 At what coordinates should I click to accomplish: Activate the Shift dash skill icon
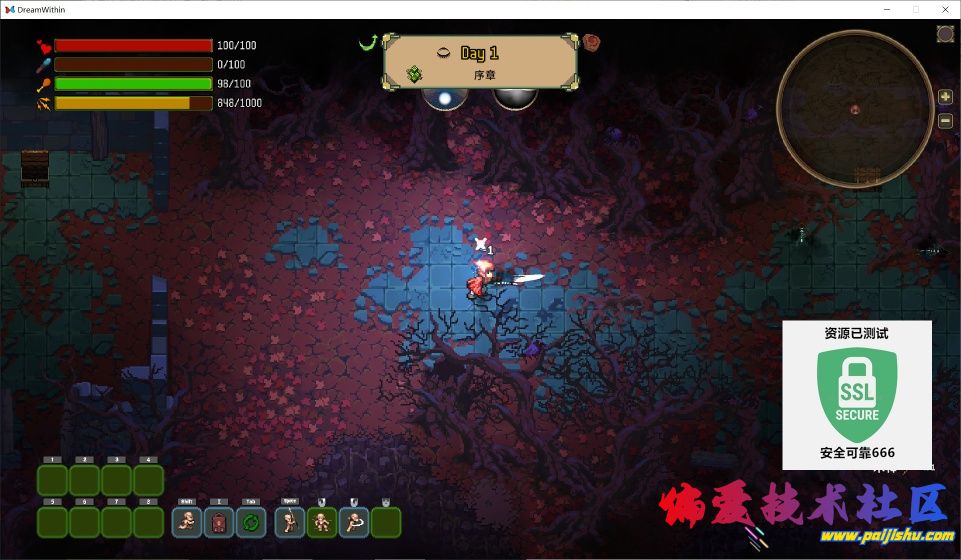point(187,522)
